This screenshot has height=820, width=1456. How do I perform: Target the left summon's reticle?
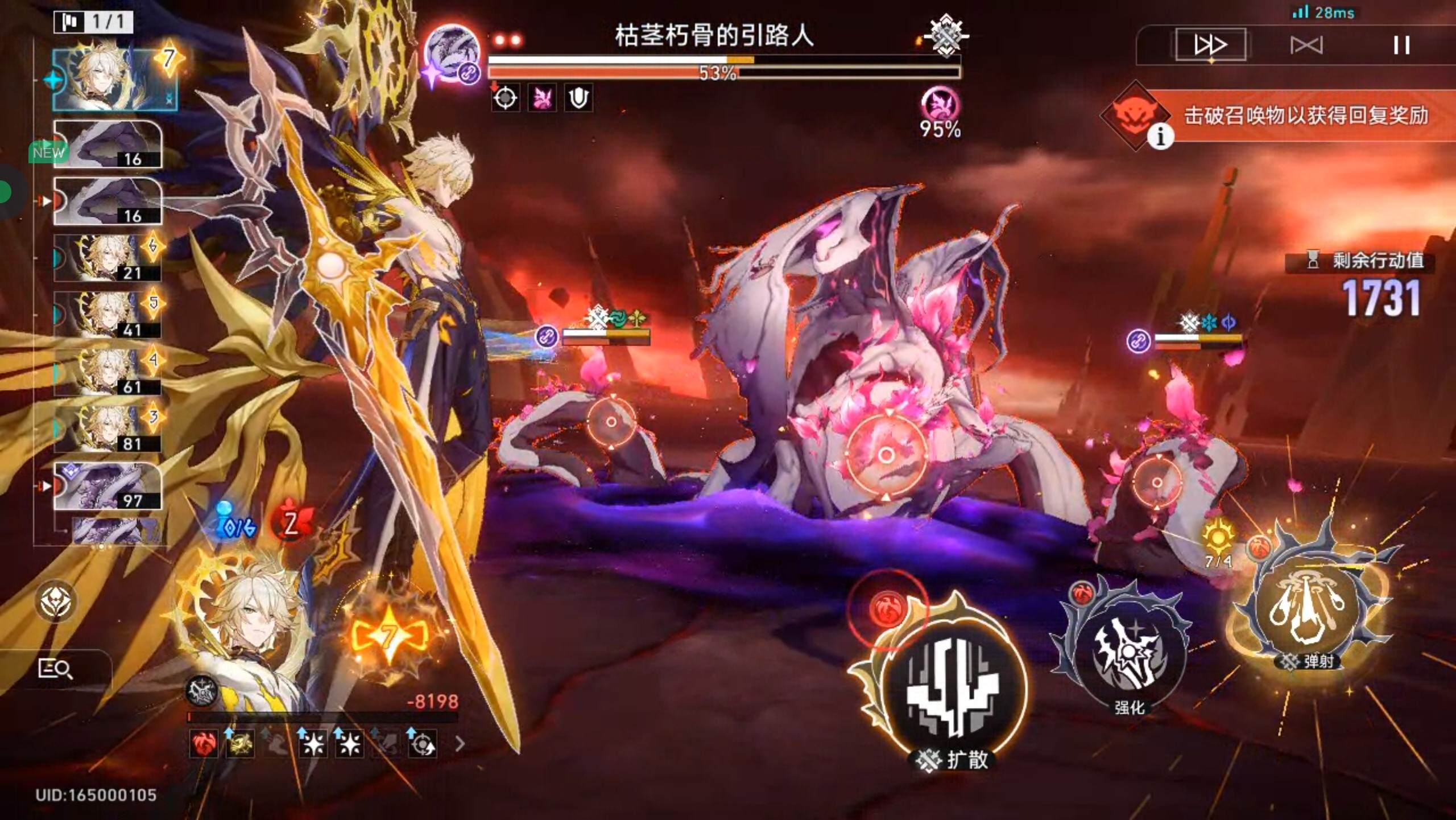(611, 422)
